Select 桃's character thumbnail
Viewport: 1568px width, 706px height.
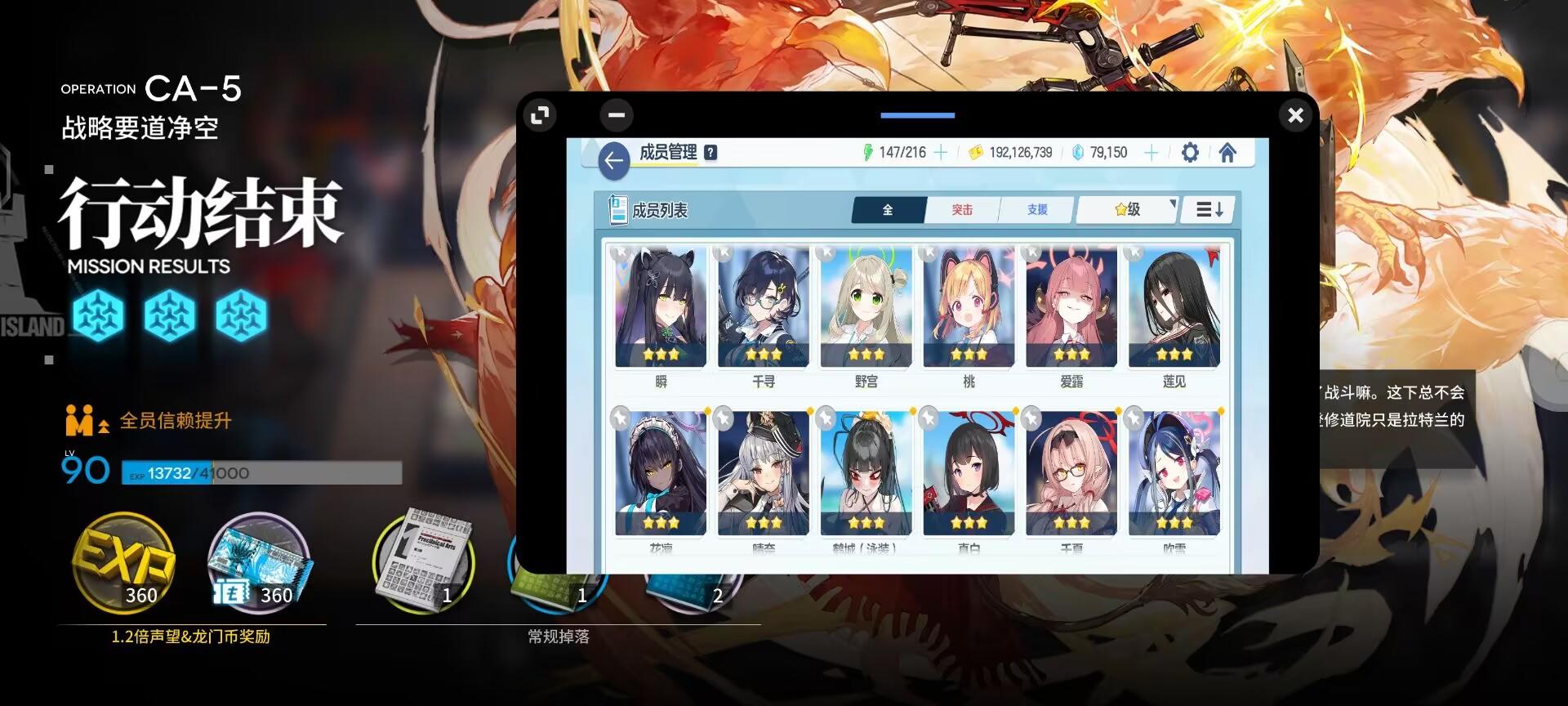(x=968, y=306)
